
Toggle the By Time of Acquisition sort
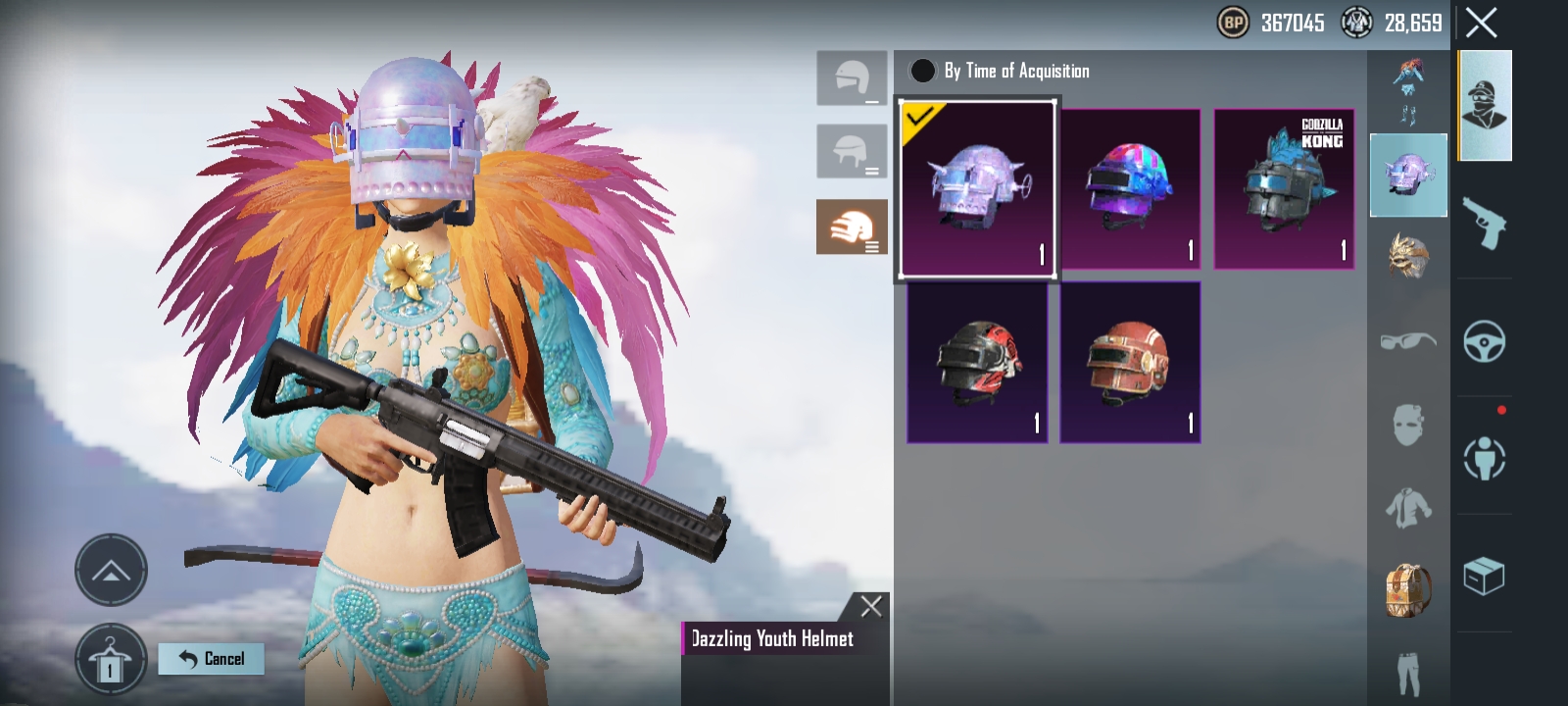[922, 71]
